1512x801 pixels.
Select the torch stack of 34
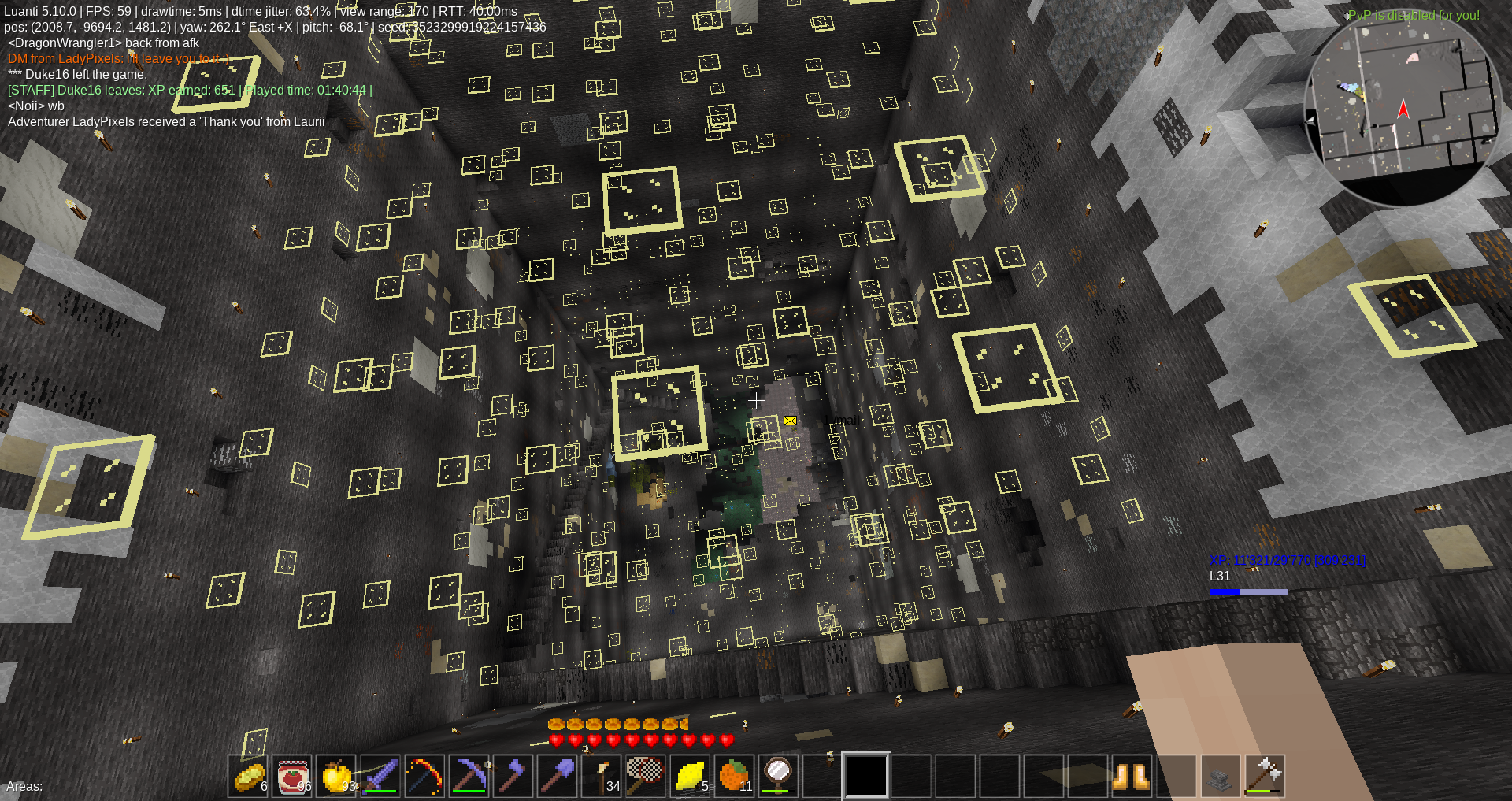click(602, 776)
